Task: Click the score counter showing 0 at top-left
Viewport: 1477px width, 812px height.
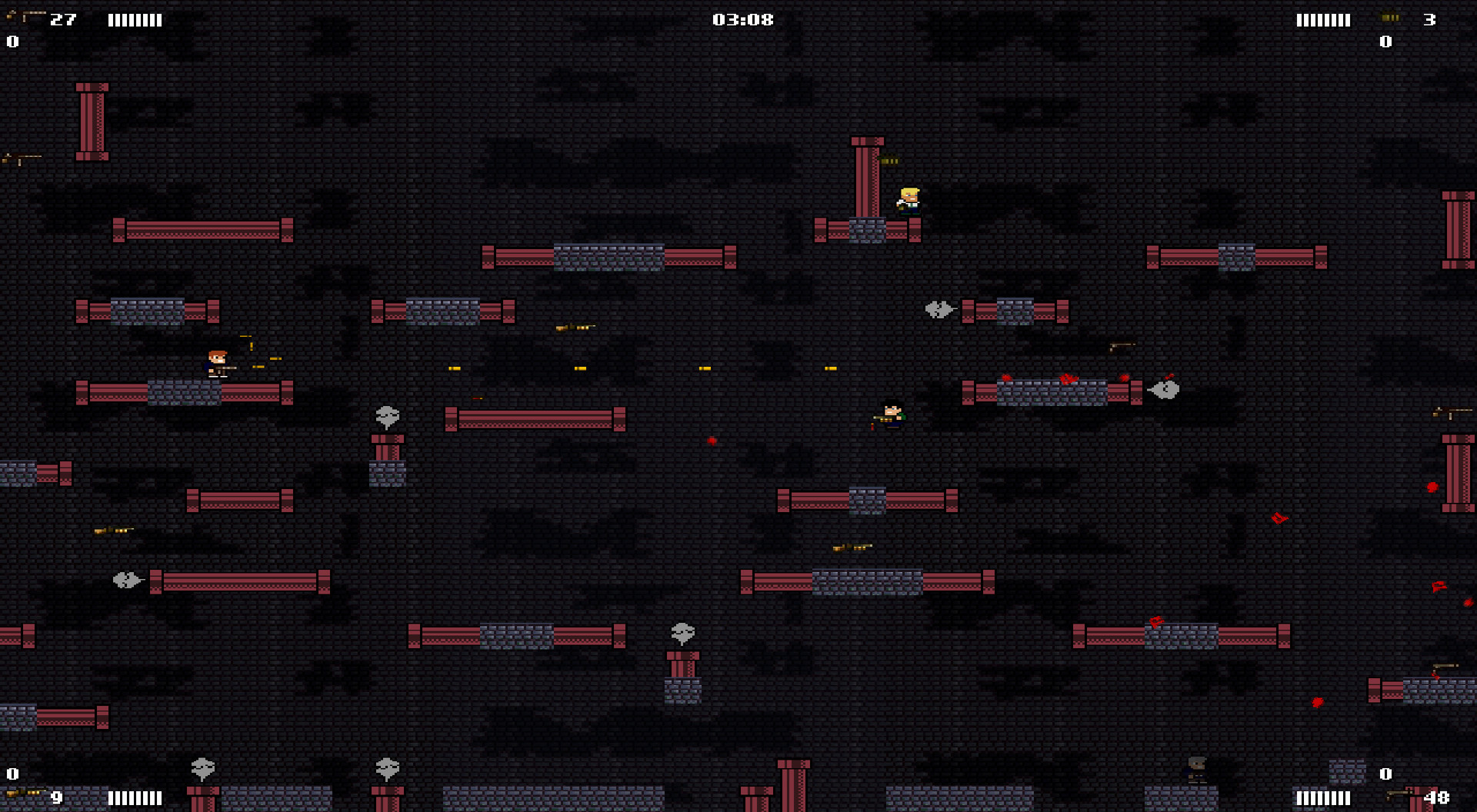Action: click(11, 42)
